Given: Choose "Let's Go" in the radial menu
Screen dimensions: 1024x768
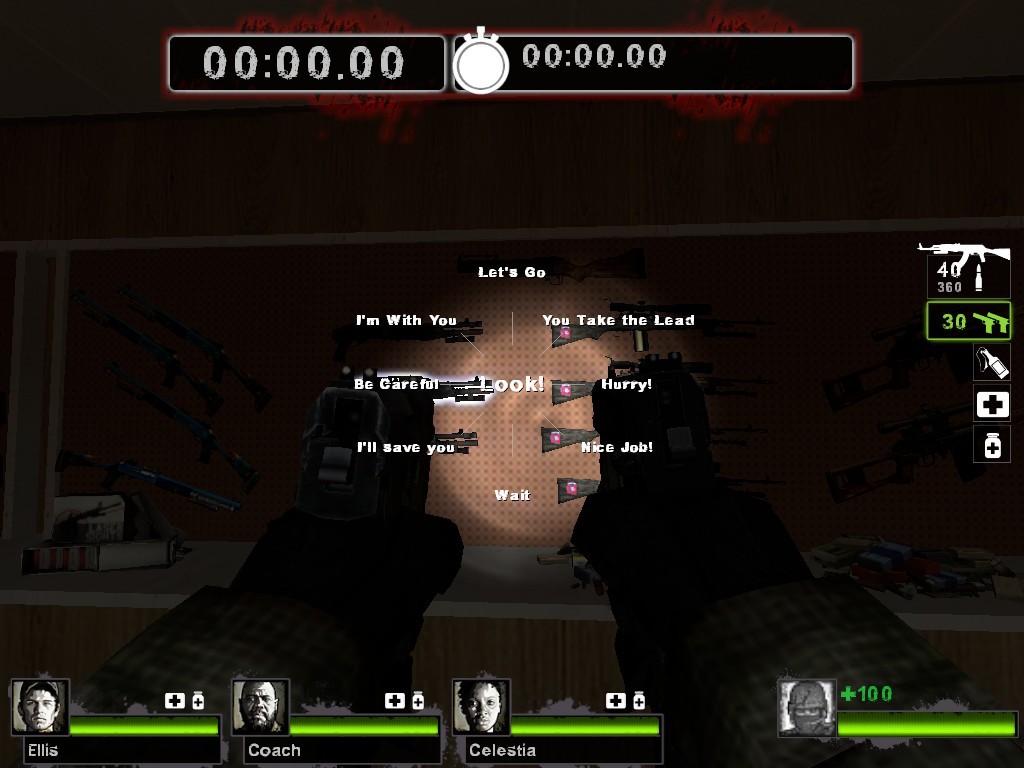Looking at the screenshot, I should 511,272.
